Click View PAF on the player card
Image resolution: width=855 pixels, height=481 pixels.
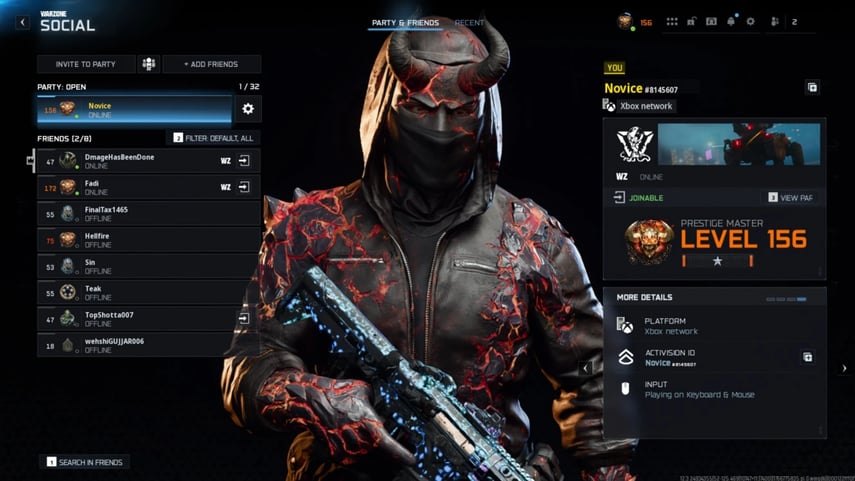tap(791, 198)
